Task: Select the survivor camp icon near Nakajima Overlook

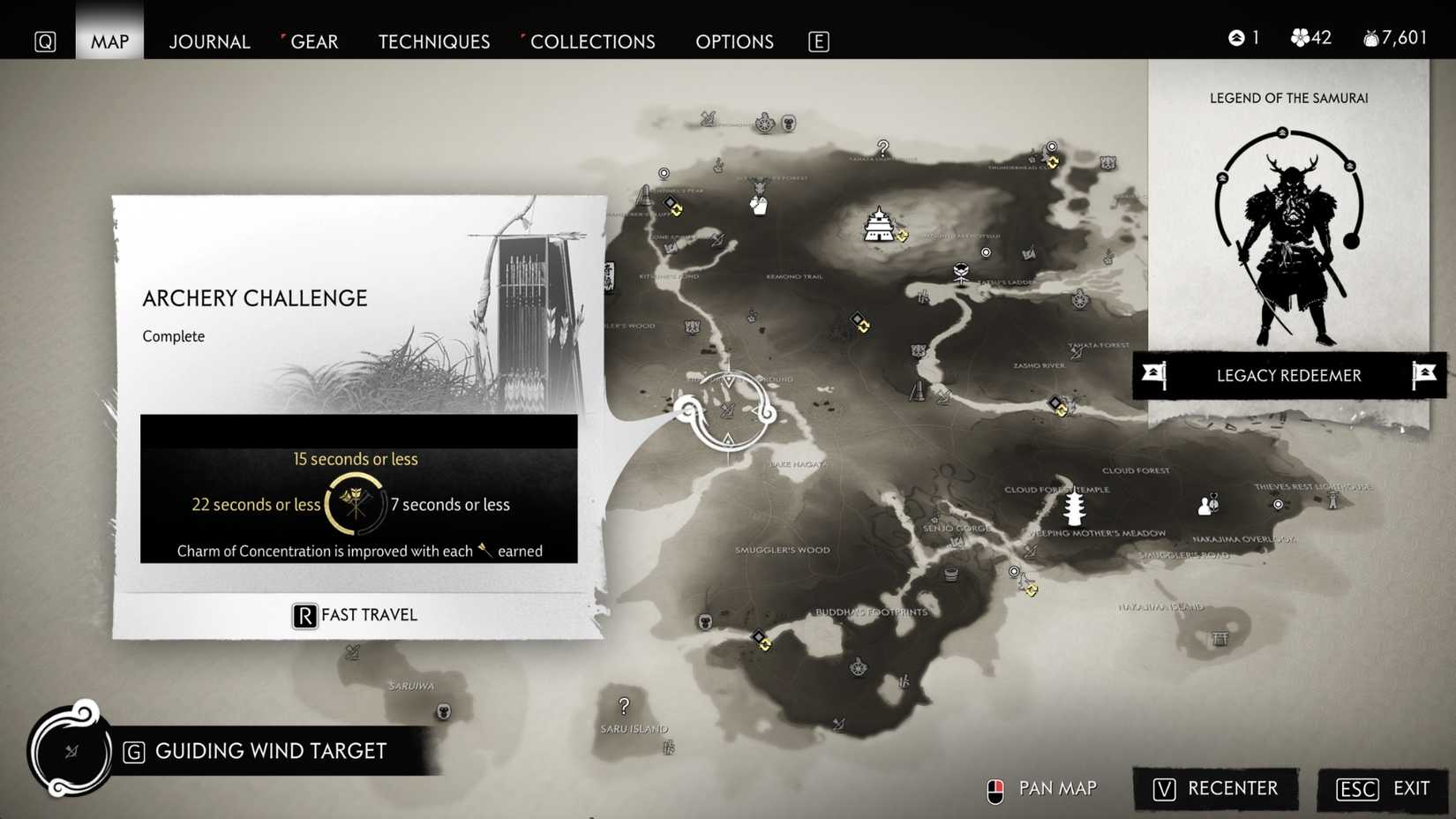Action: pos(1206,504)
